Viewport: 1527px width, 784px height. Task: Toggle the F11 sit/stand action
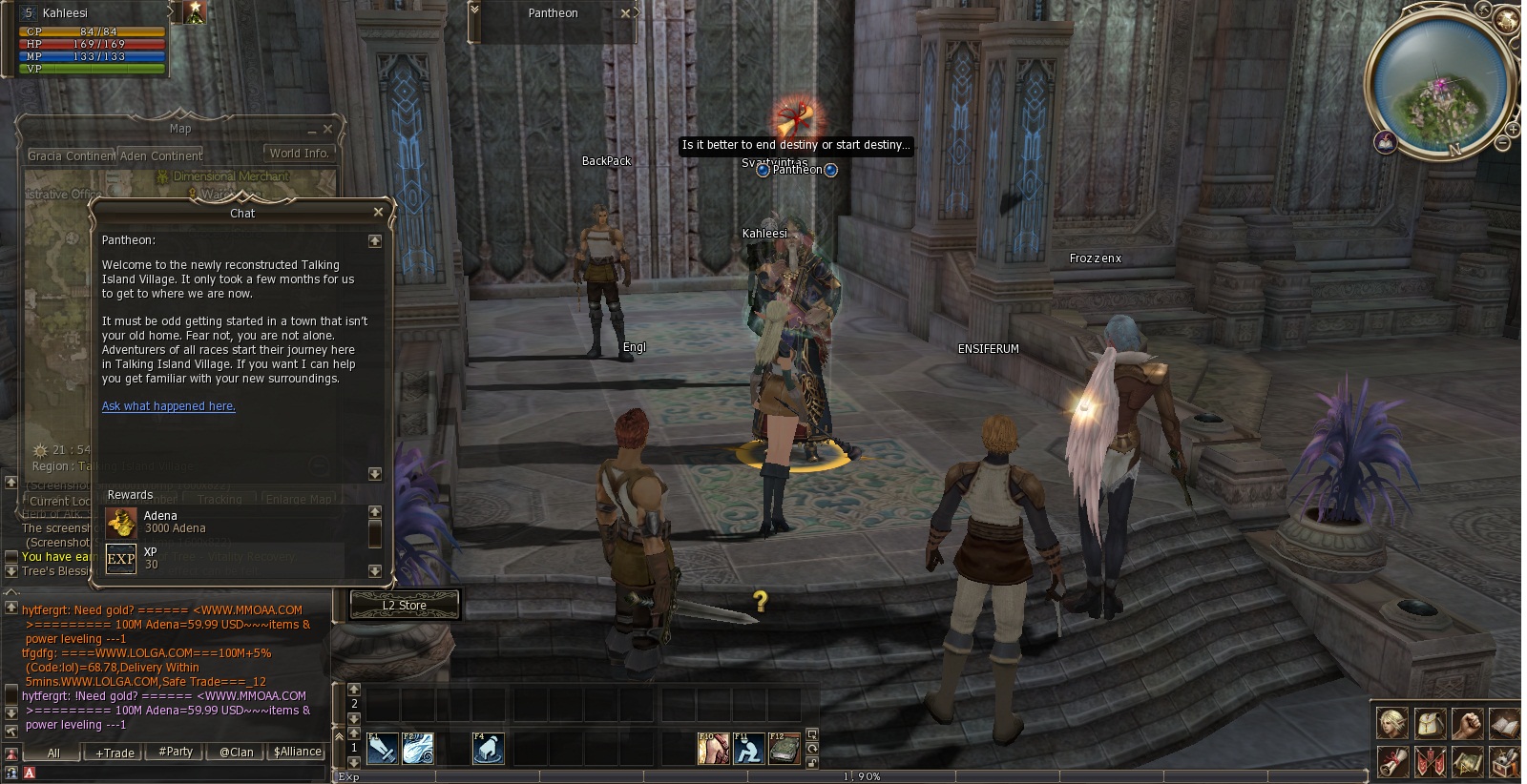(x=748, y=749)
